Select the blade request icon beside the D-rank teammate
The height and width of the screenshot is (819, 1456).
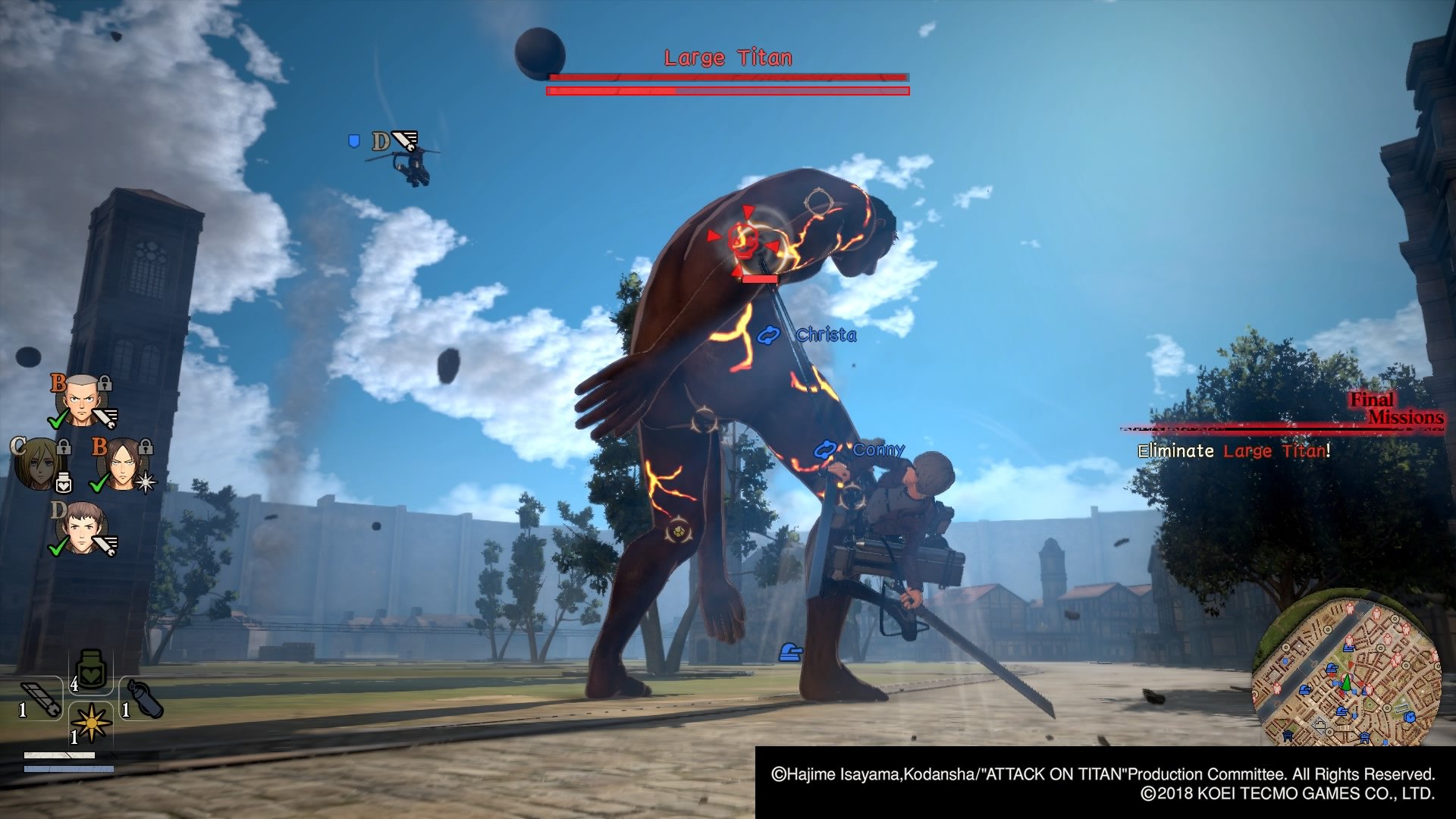click(x=105, y=544)
